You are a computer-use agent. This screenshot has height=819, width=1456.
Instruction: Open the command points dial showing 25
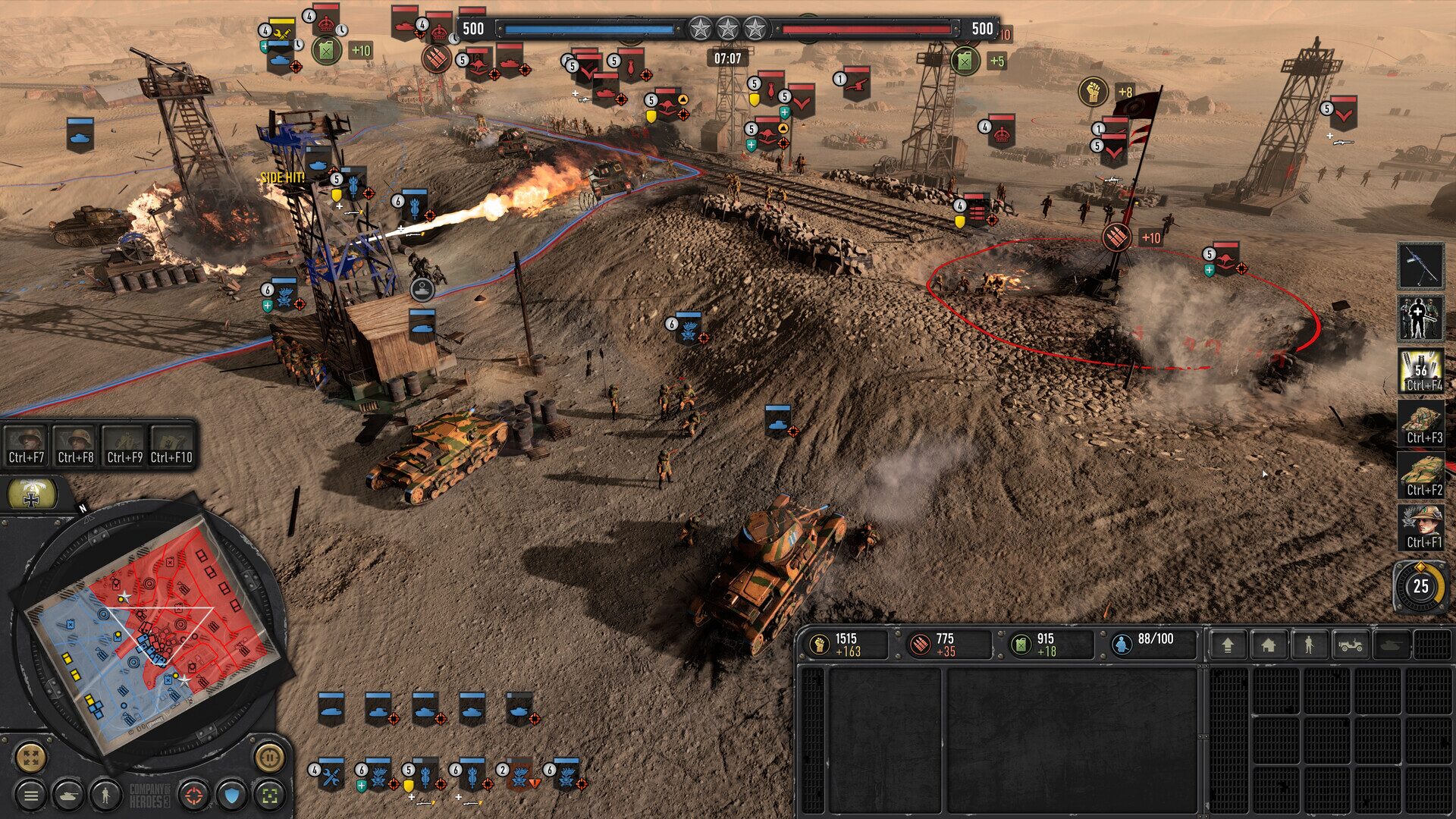click(1420, 586)
